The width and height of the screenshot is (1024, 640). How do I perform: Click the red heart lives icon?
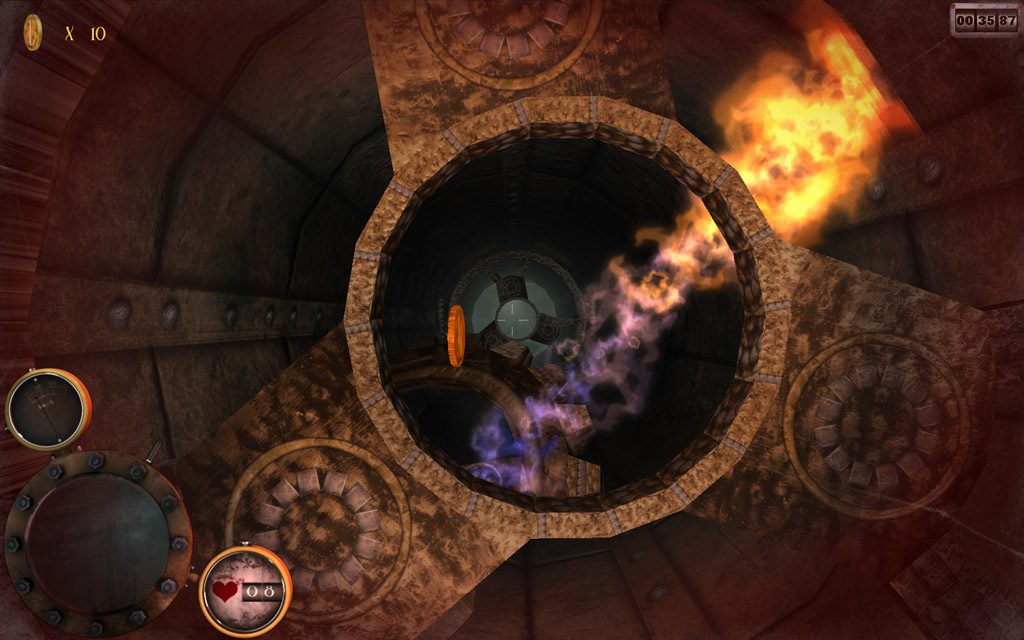pos(227,591)
